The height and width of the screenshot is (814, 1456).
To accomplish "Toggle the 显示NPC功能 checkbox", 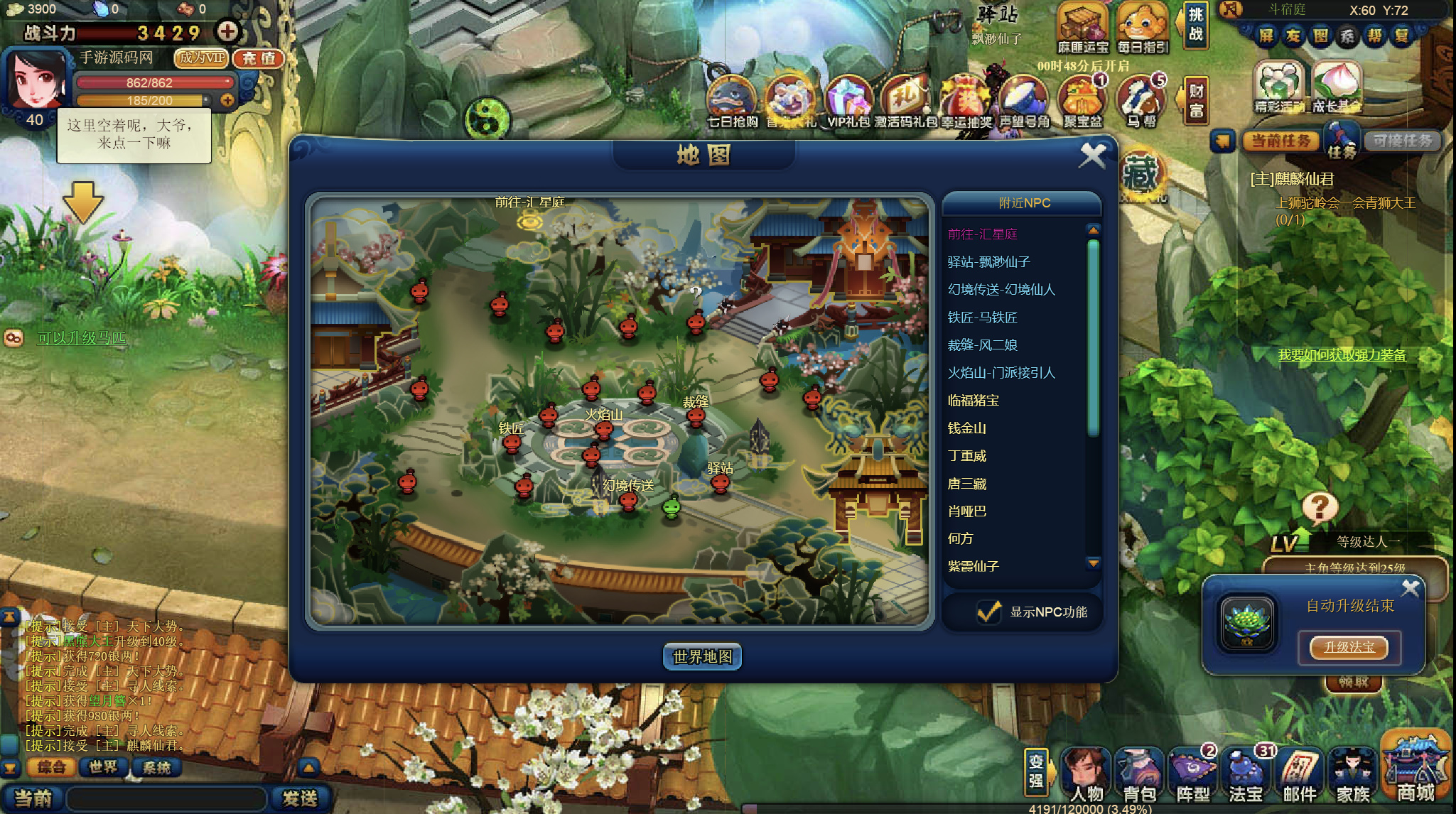I will (988, 612).
